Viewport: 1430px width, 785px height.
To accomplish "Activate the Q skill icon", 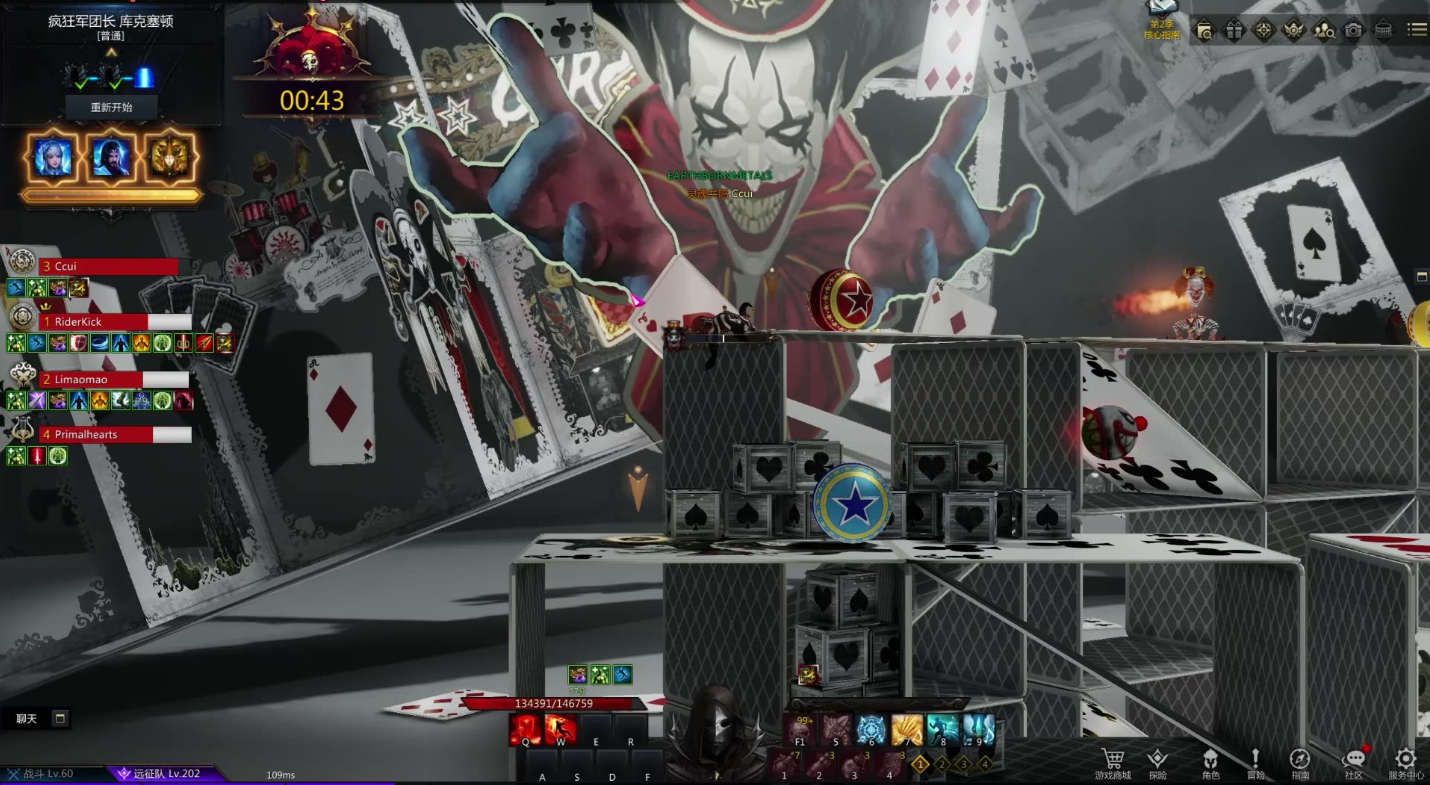I will click(x=525, y=730).
